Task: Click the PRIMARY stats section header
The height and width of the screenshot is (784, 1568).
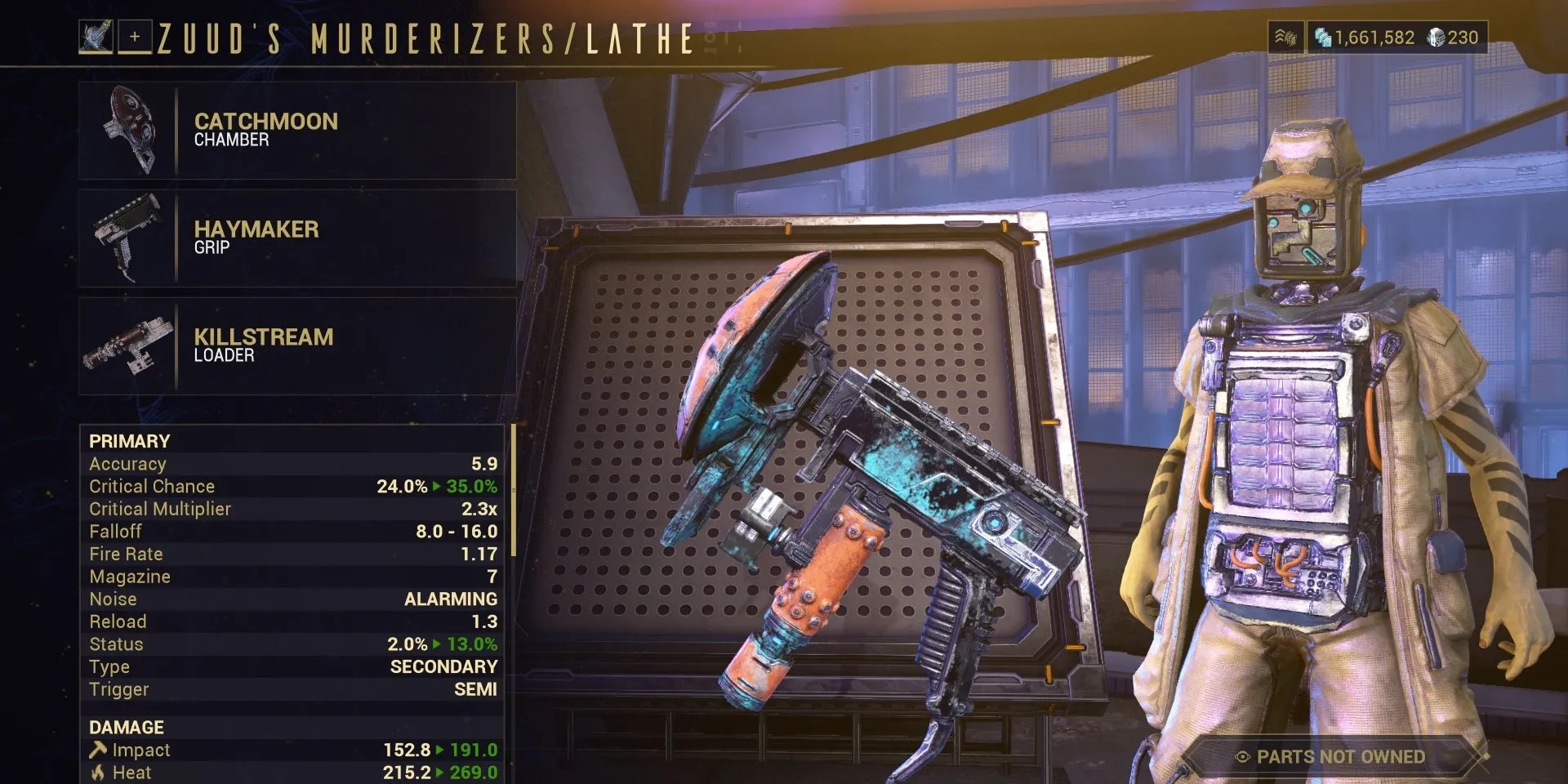Action: click(131, 441)
